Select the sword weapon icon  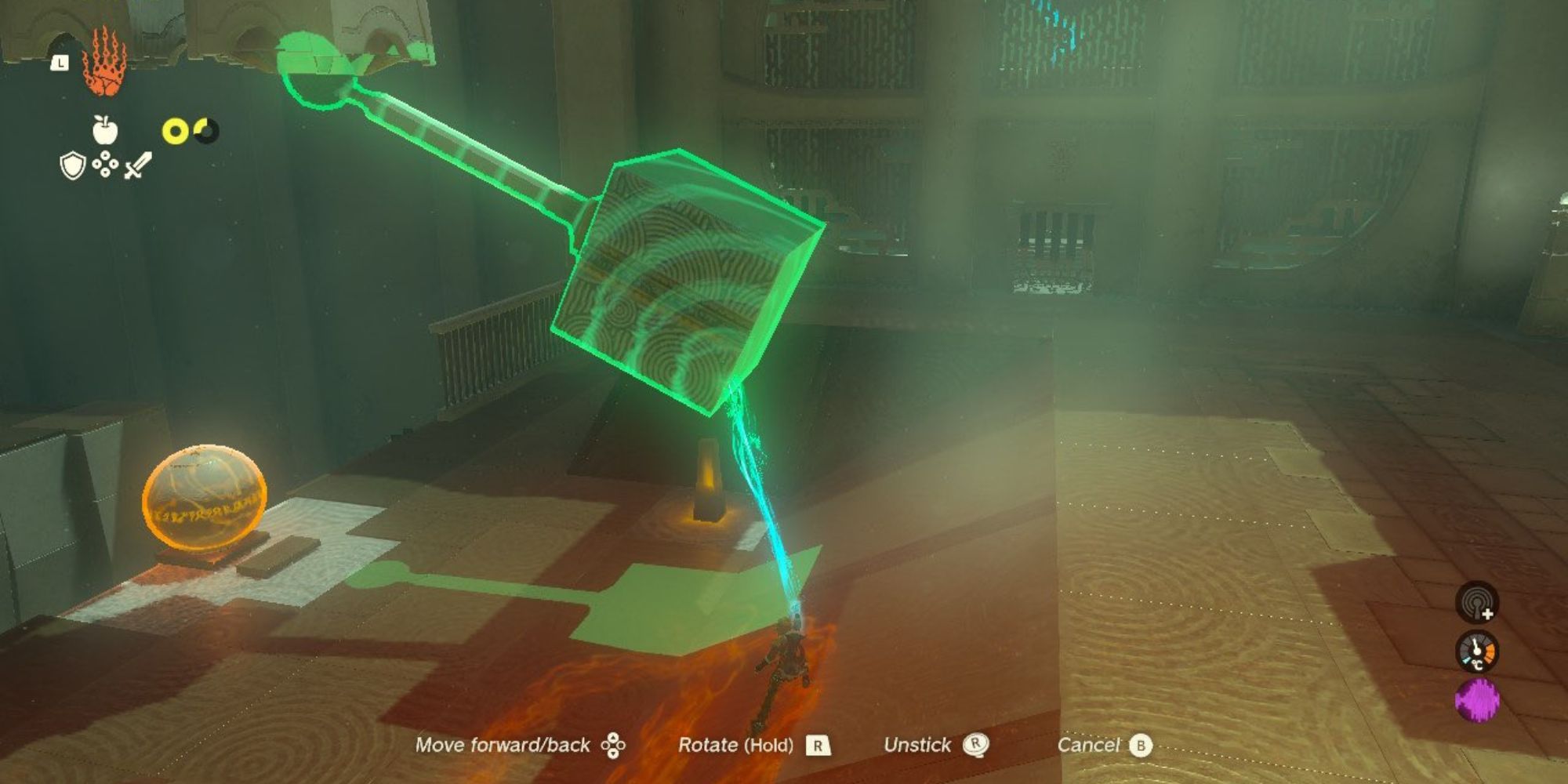click(138, 165)
